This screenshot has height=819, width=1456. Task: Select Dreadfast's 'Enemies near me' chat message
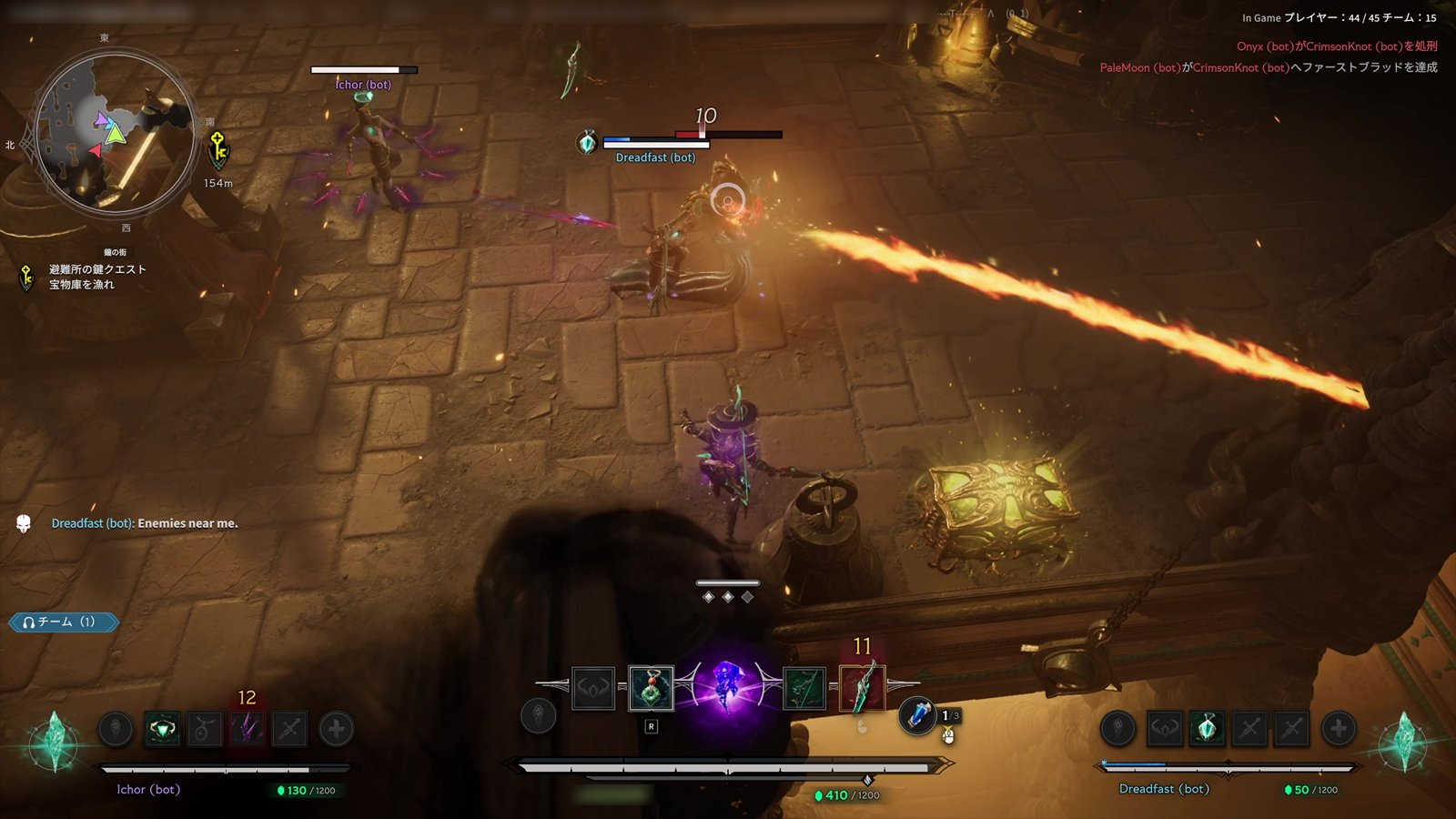point(144,523)
